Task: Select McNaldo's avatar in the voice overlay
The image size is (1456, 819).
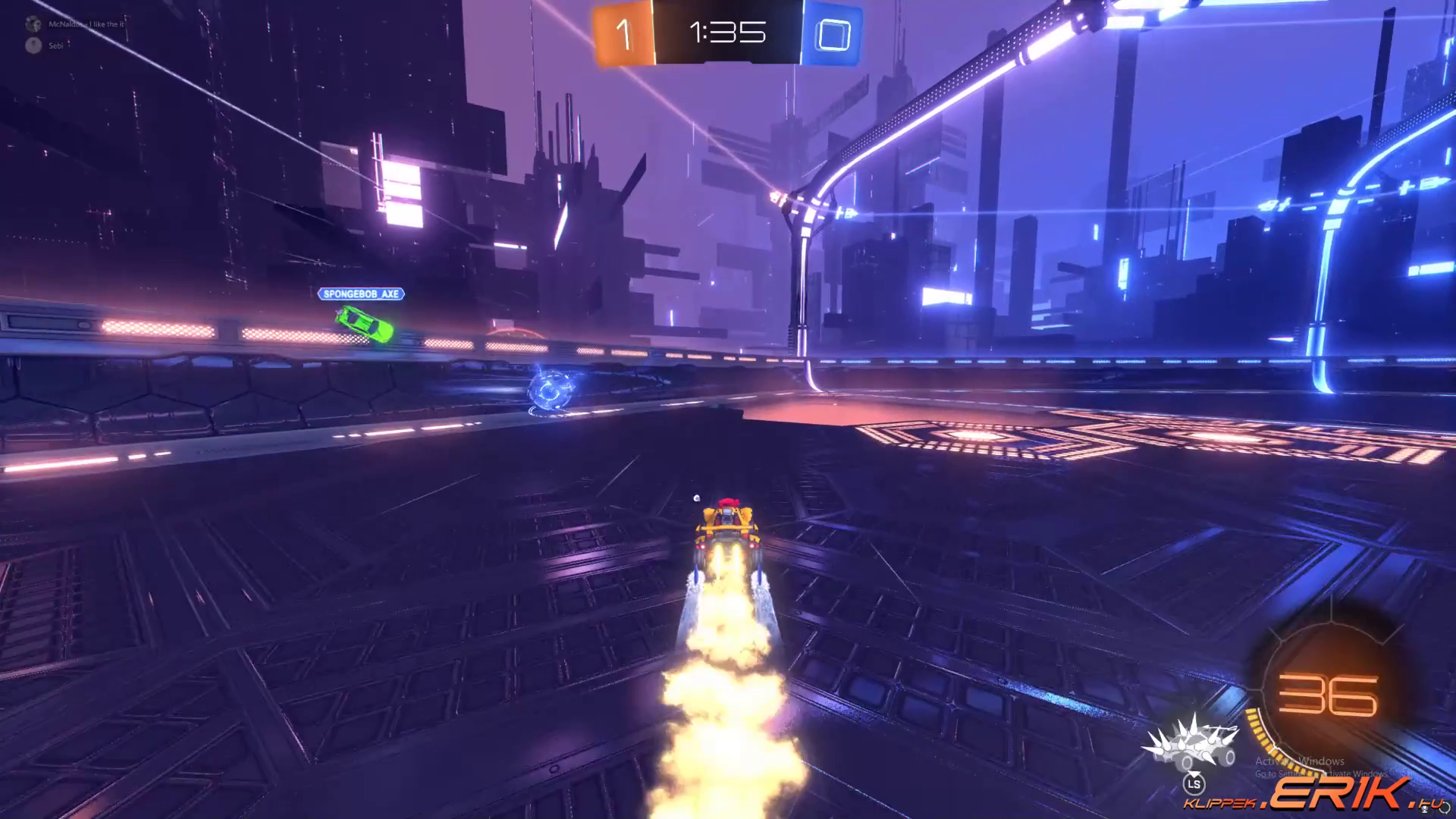Action: pos(33,24)
